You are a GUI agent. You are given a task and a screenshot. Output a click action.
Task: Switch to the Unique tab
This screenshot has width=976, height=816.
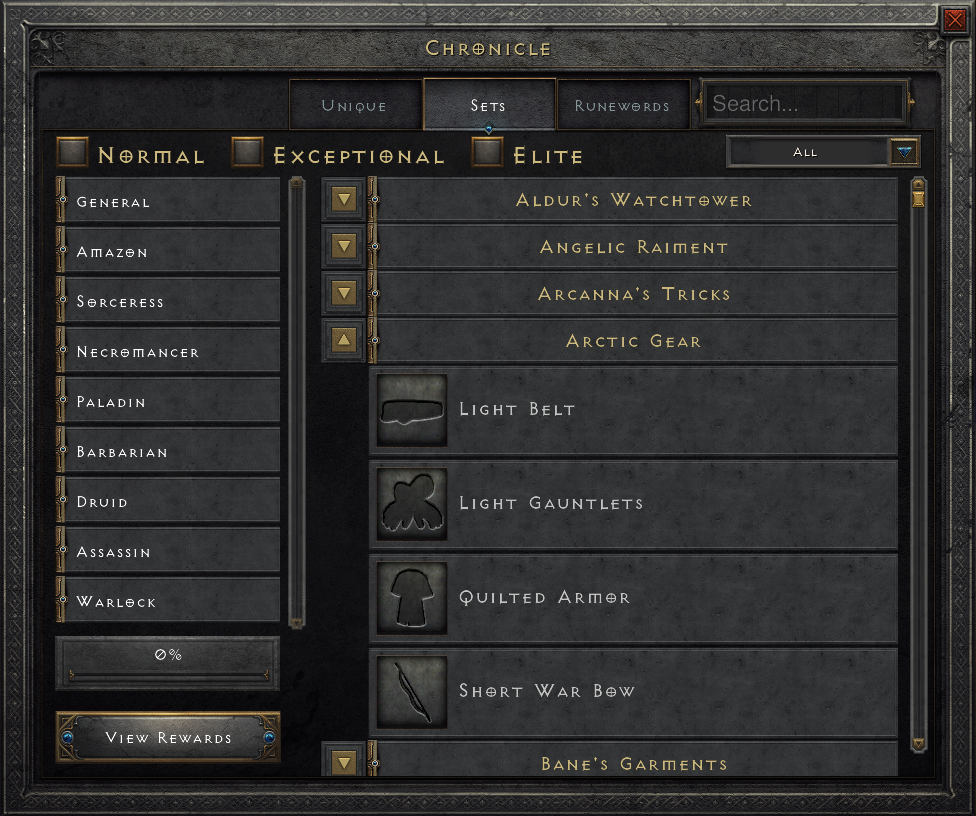coord(354,105)
